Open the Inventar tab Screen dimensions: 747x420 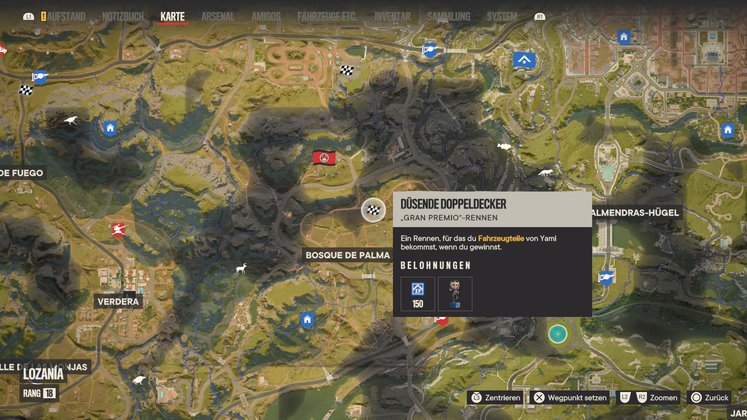point(393,17)
